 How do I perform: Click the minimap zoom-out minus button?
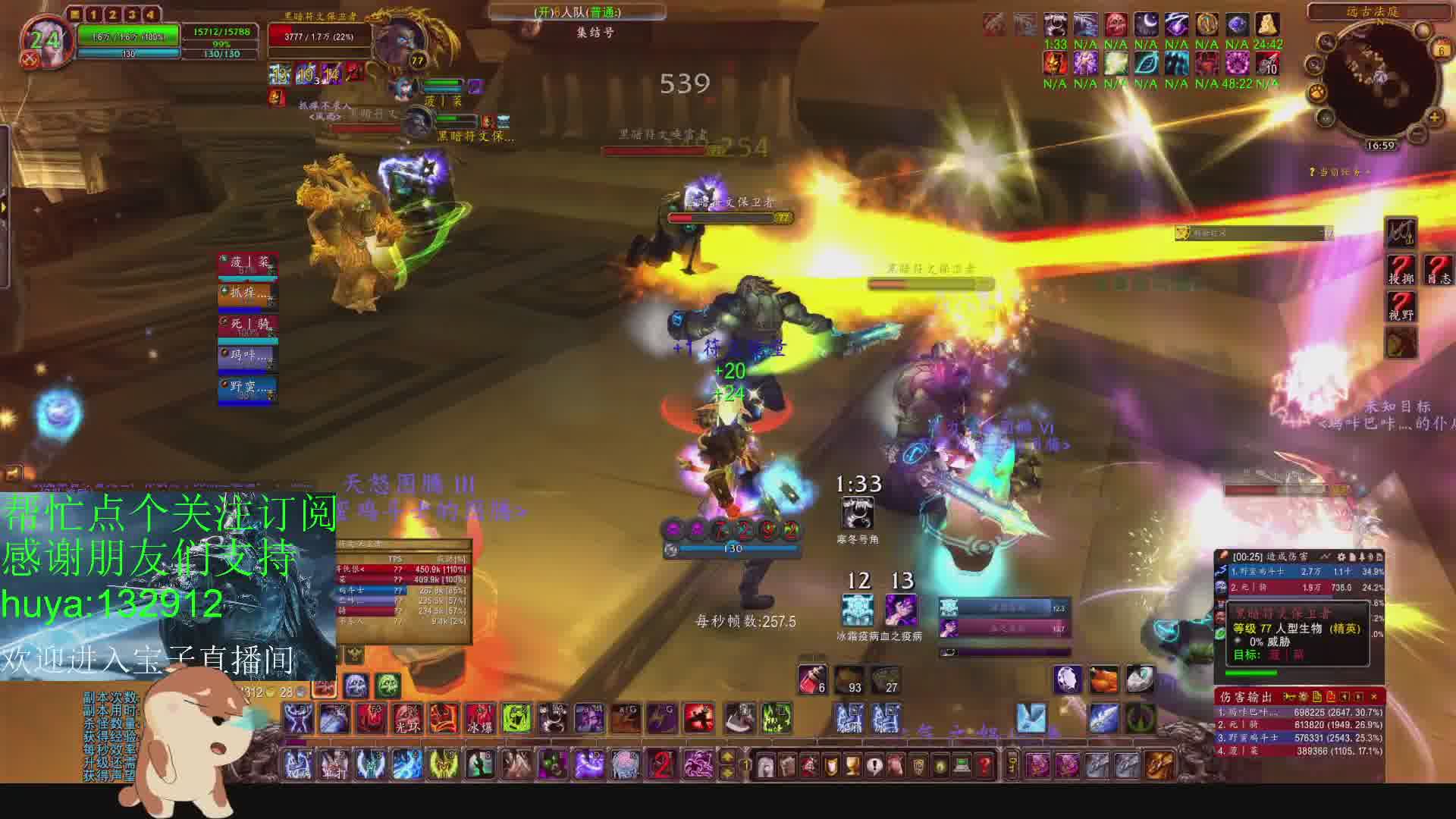[1416, 133]
